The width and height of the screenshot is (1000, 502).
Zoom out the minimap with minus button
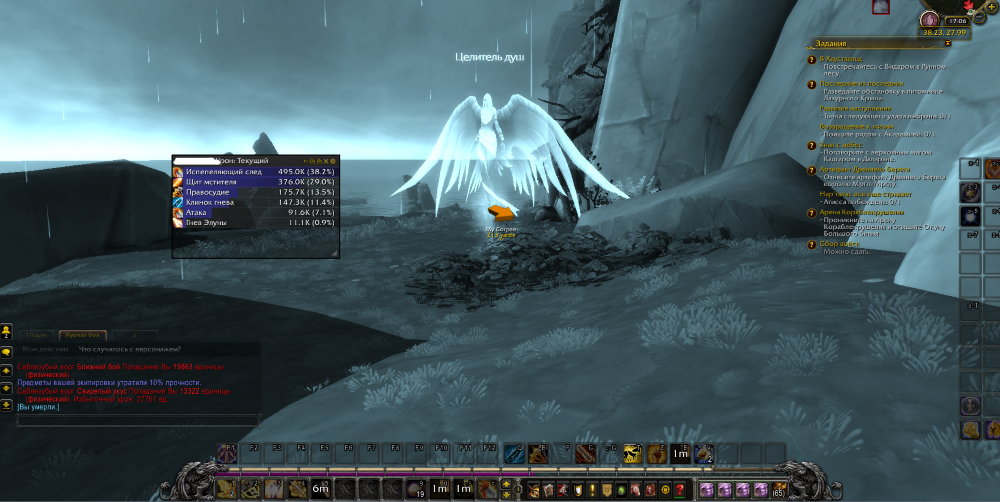pos(979,19)
